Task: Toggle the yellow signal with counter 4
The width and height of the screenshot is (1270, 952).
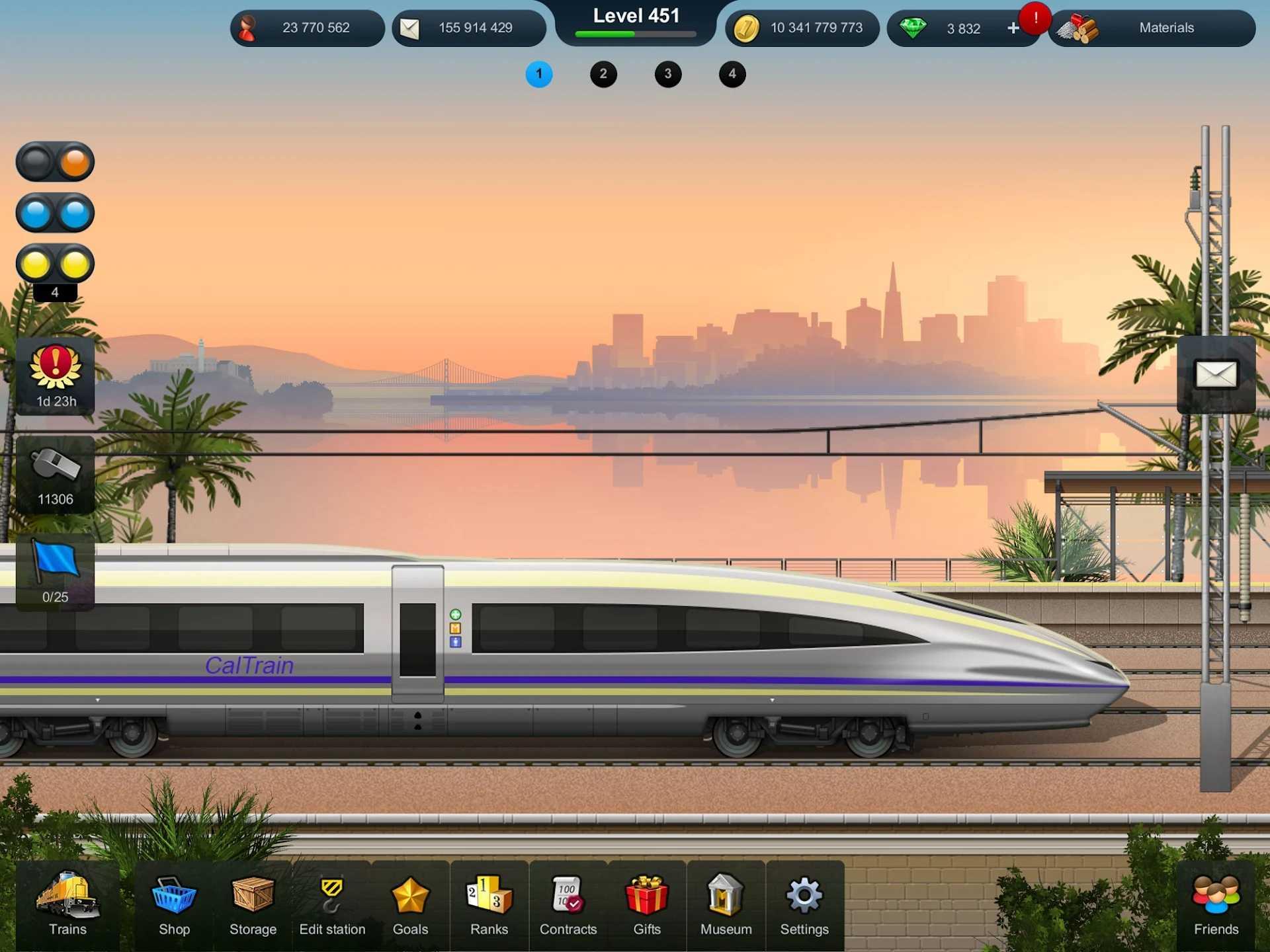Action: pyautogui.click(x=56, y=264)
